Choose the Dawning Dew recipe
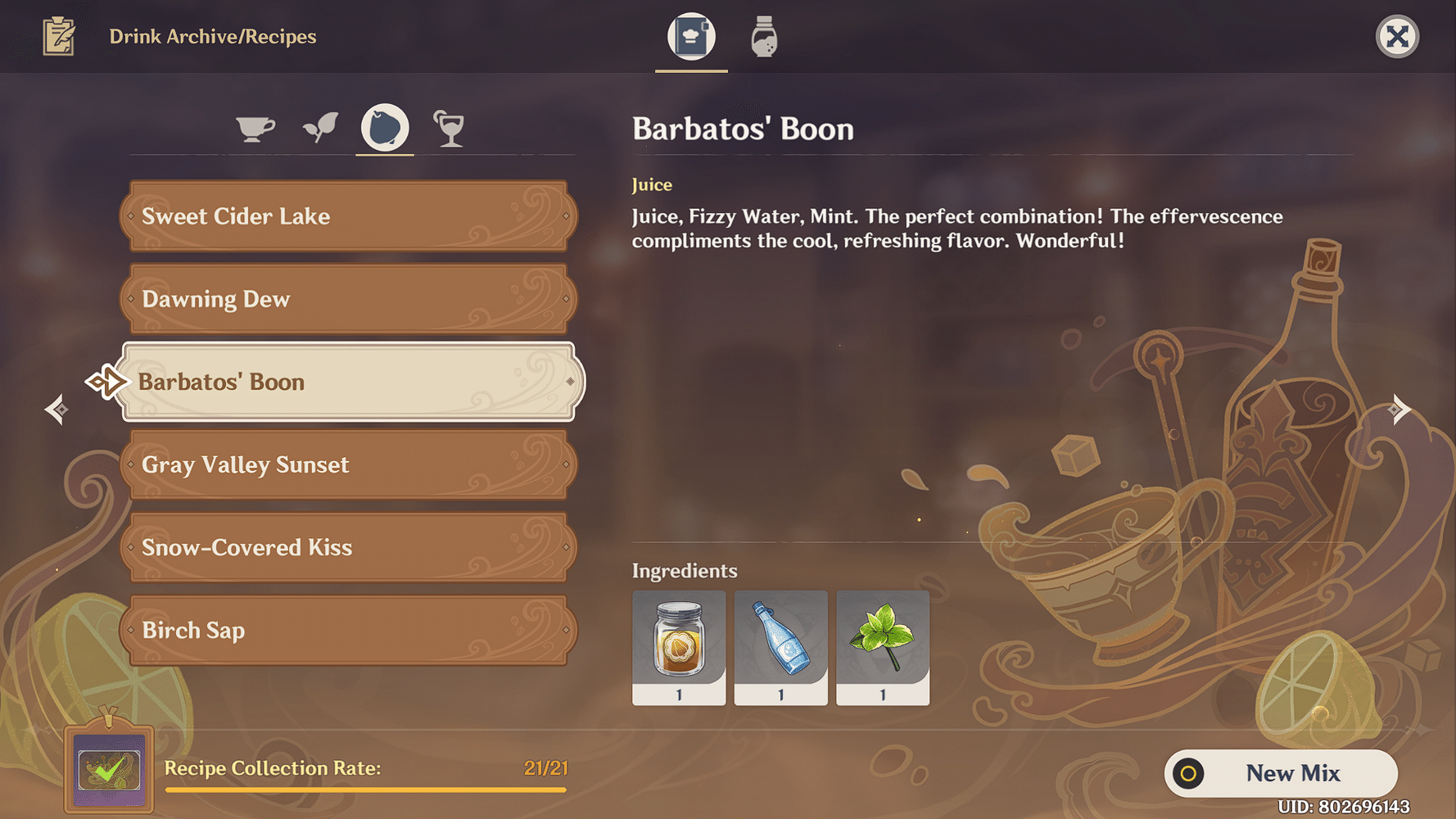 pyautogui.click(x=349, y=299)
